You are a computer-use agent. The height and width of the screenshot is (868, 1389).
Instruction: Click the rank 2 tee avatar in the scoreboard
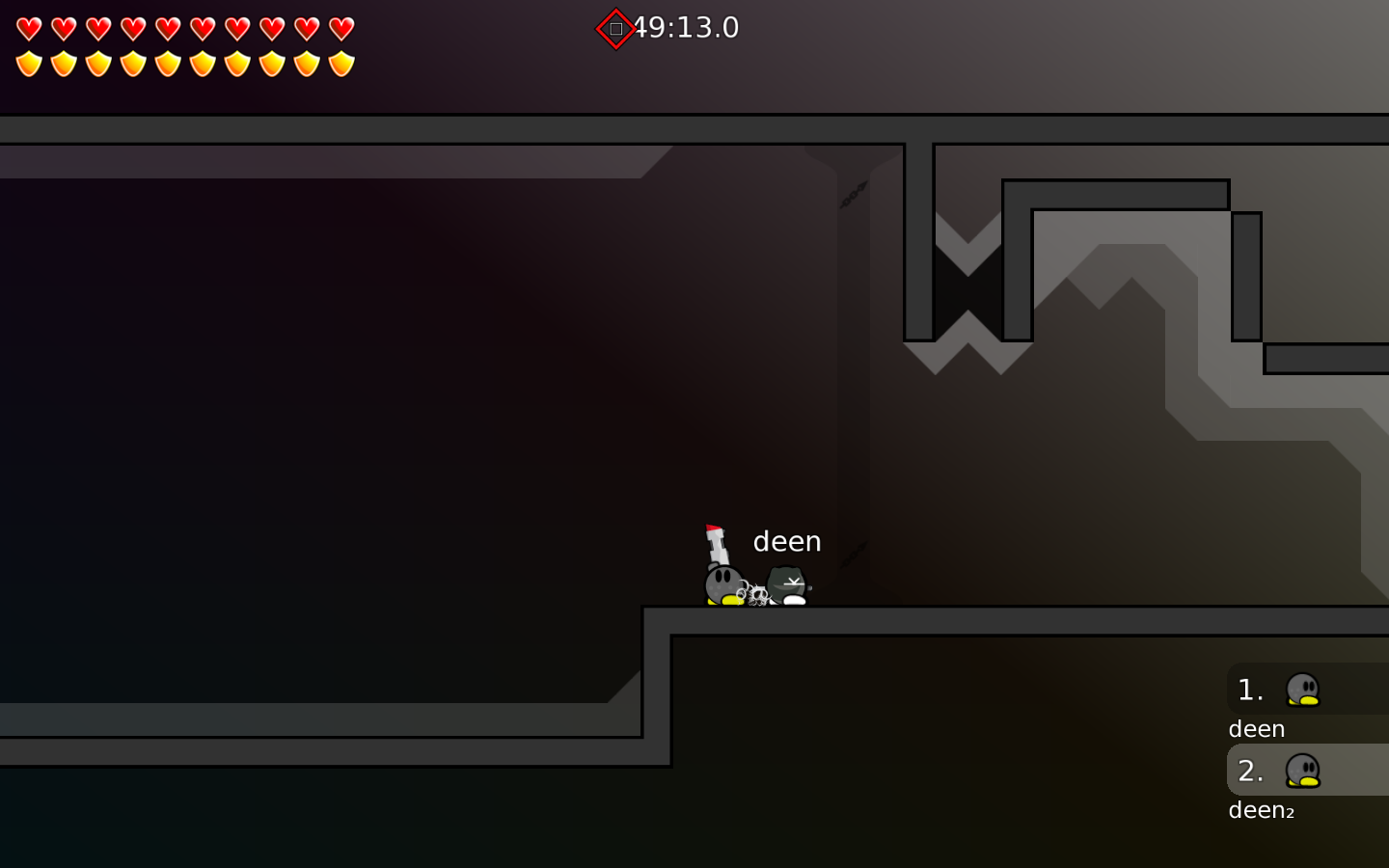(1304, 772)
